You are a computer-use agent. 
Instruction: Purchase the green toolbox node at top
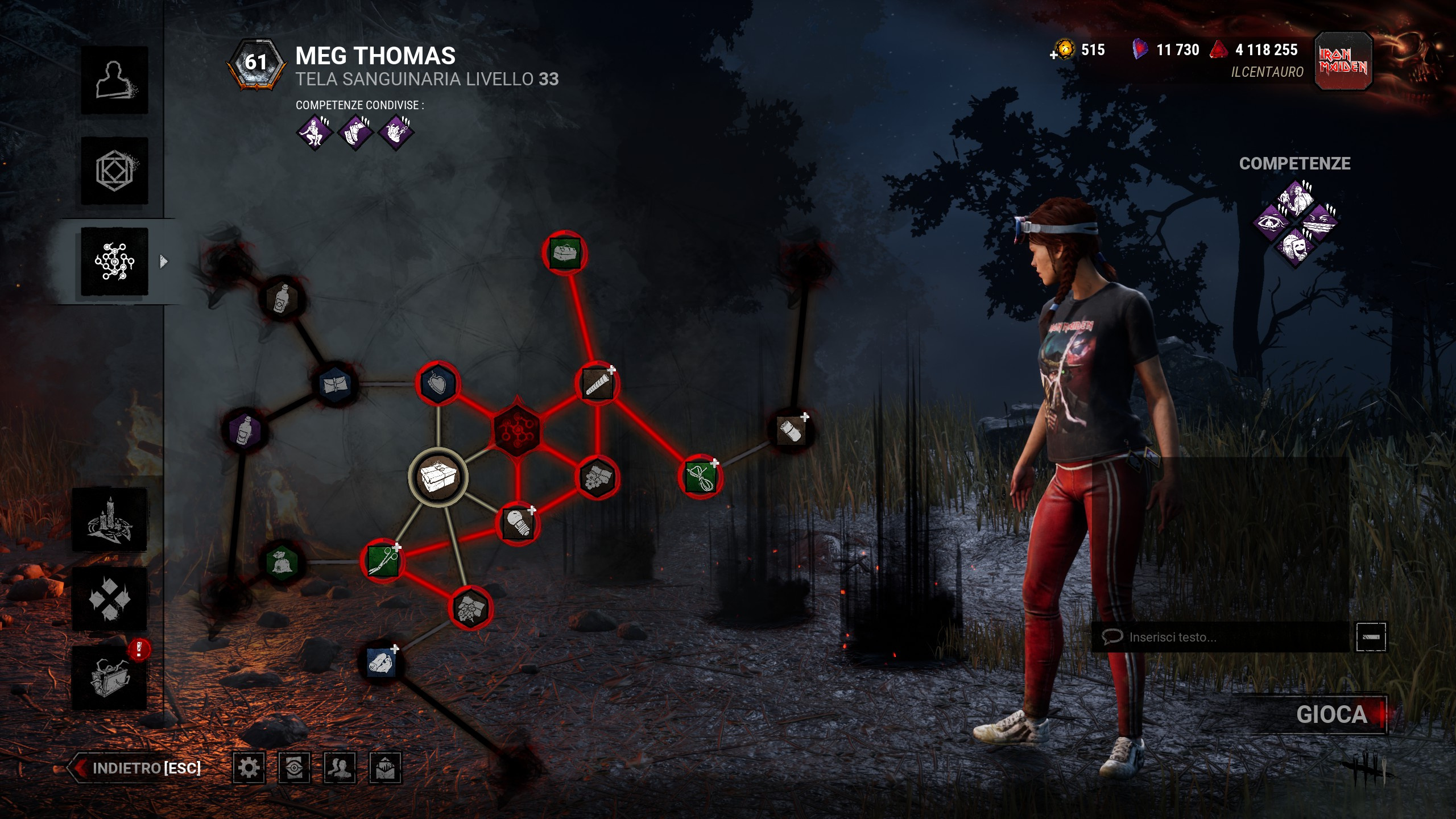pyautogui.click(x=564, y=253)
